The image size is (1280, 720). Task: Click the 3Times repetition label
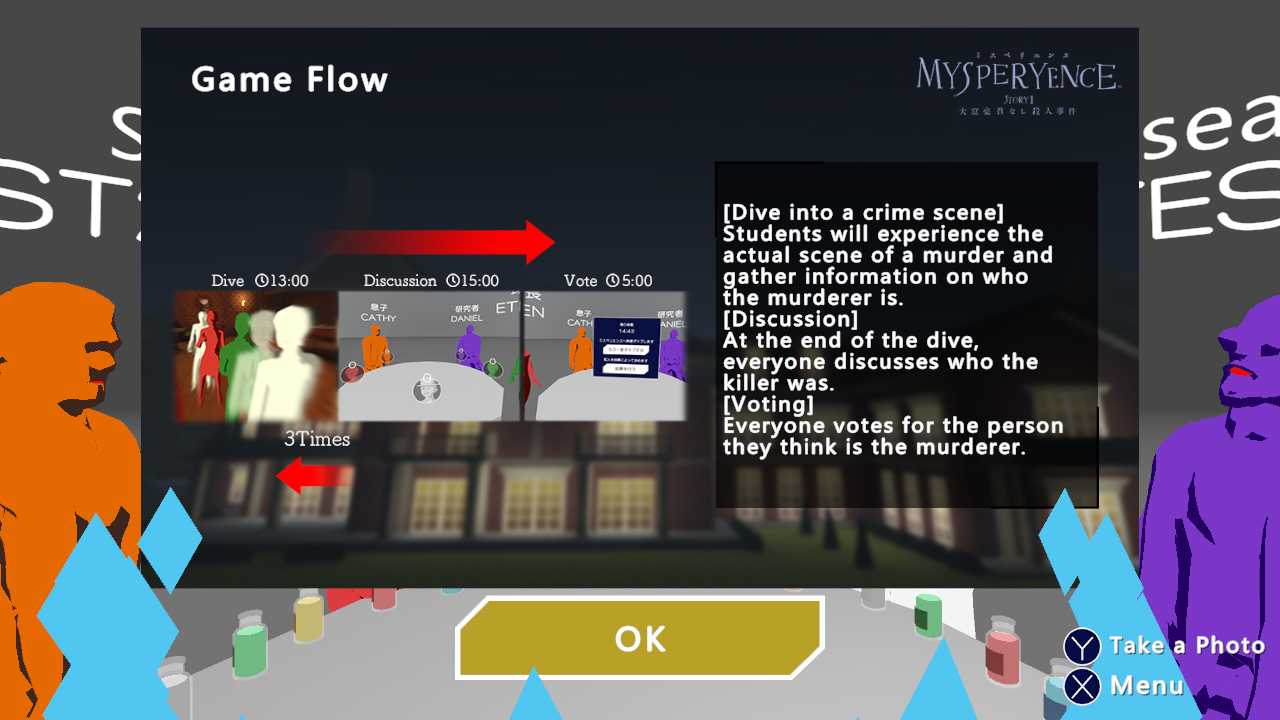pos(316,440)
